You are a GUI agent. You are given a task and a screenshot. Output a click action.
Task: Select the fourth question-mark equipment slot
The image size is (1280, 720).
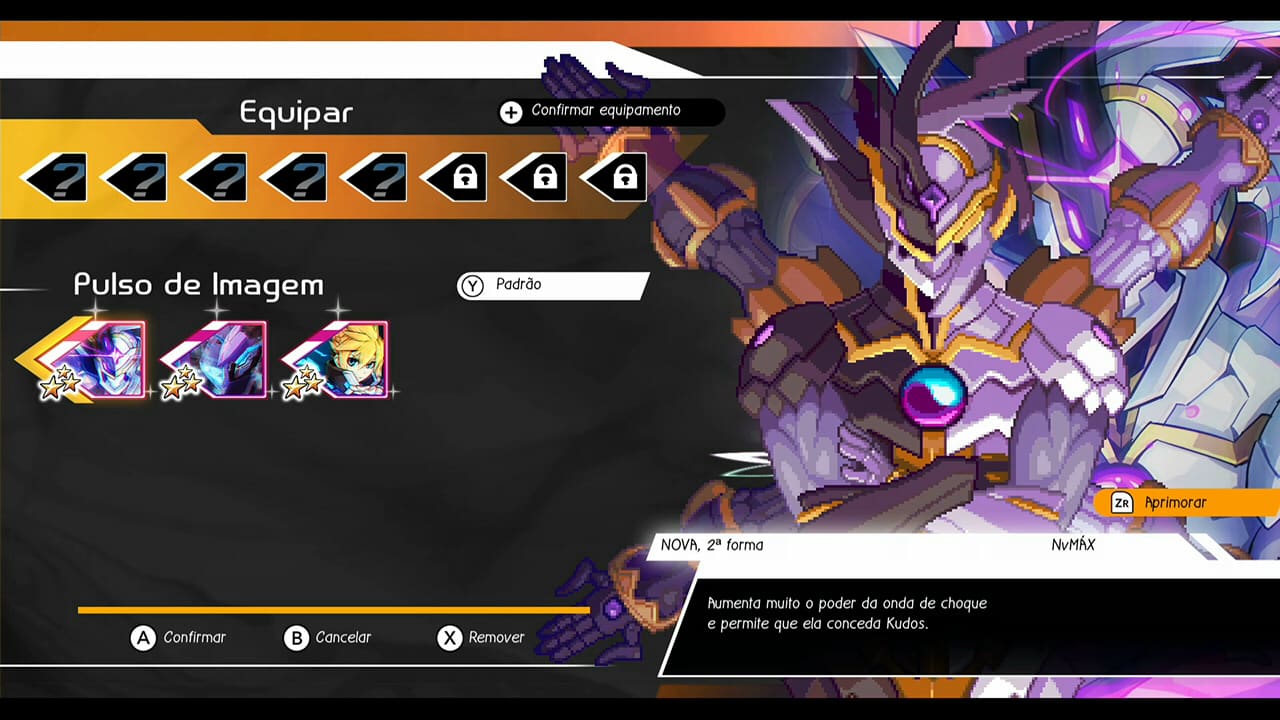(x=292, y=176)
